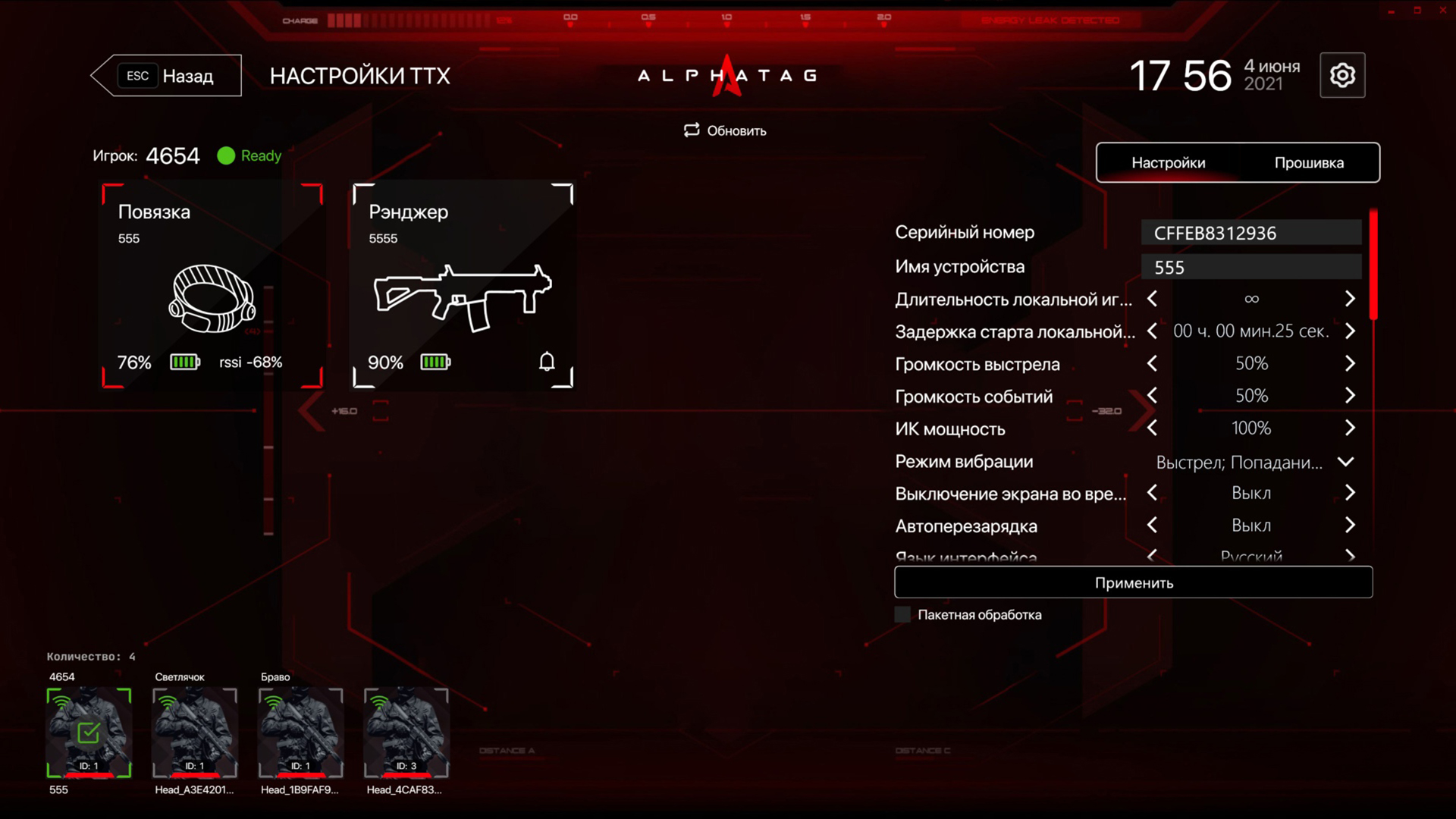The width and height of the screenshot is (1456, 819).
Task: Select player thumbnail Head_4CAF83
Action: coord(406,733)
